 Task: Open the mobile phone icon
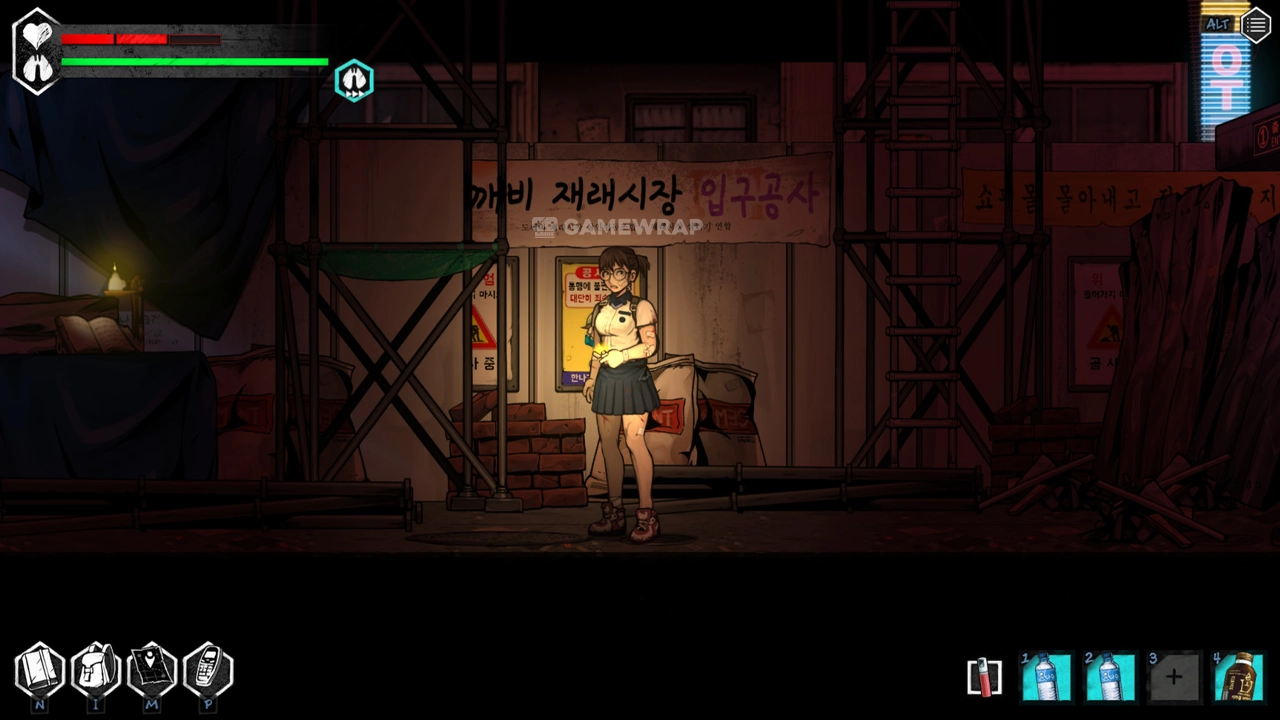[208, 670]
